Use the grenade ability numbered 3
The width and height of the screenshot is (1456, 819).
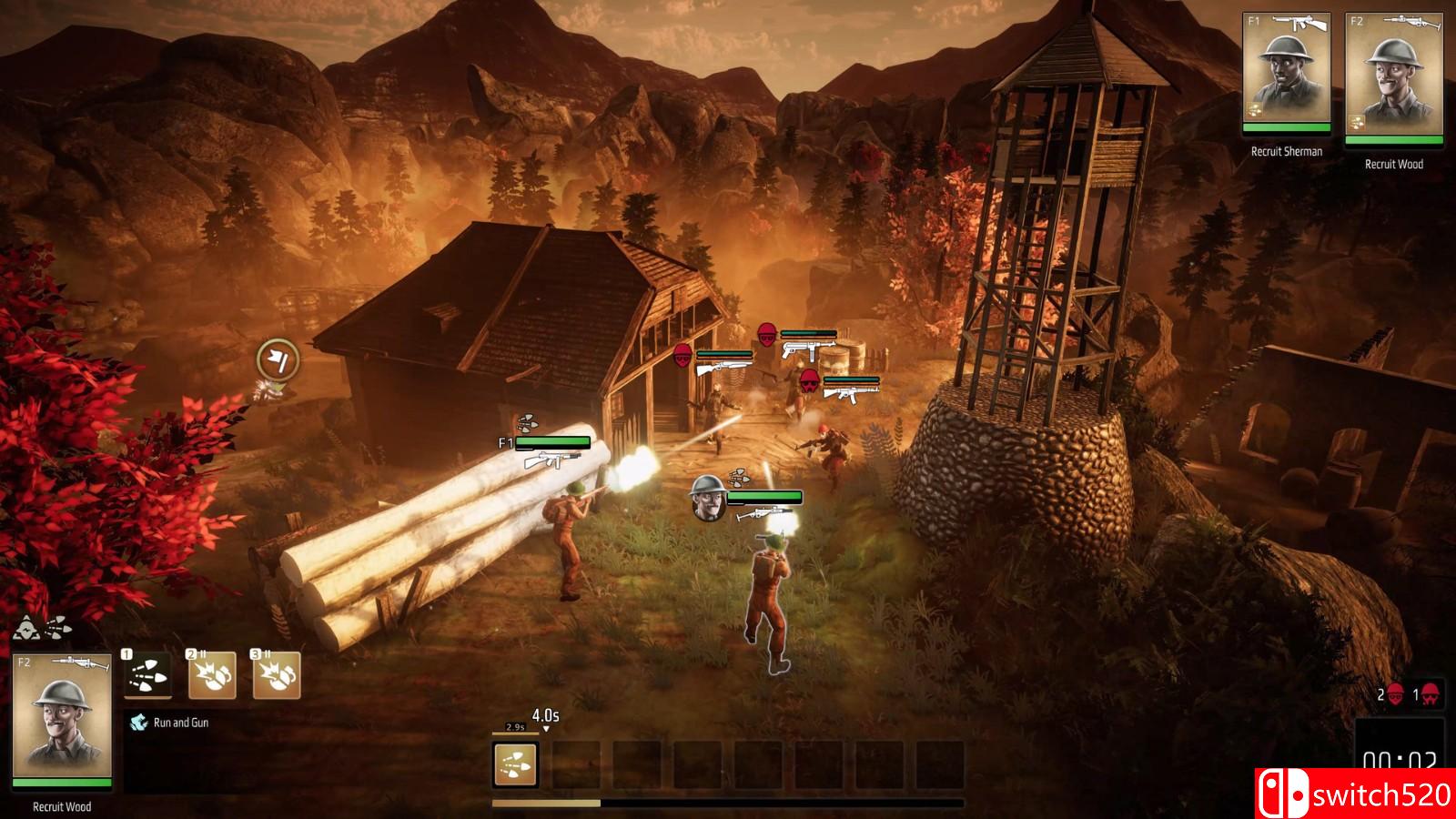coord(276,675)
